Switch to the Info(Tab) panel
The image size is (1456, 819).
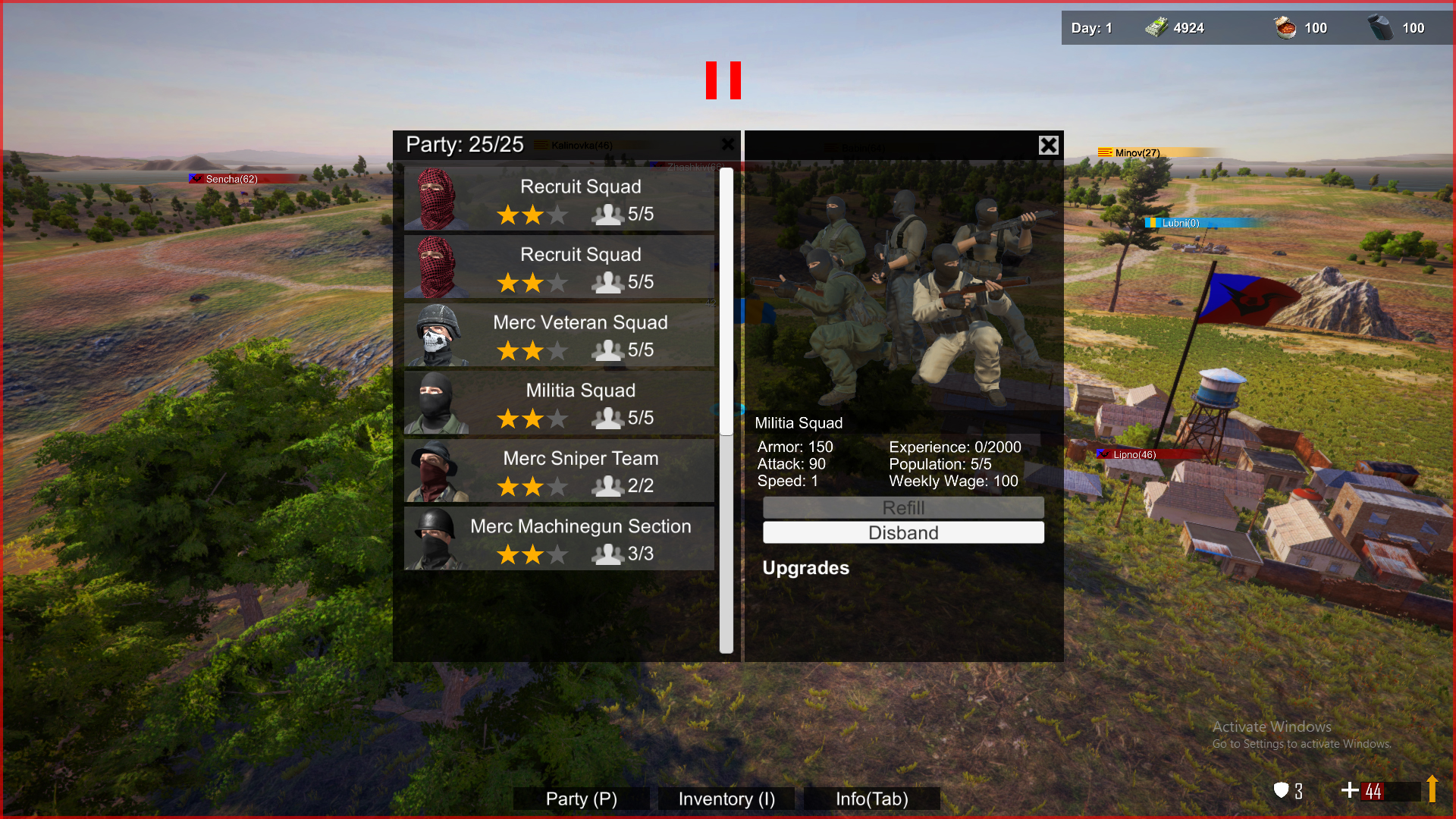871,799
